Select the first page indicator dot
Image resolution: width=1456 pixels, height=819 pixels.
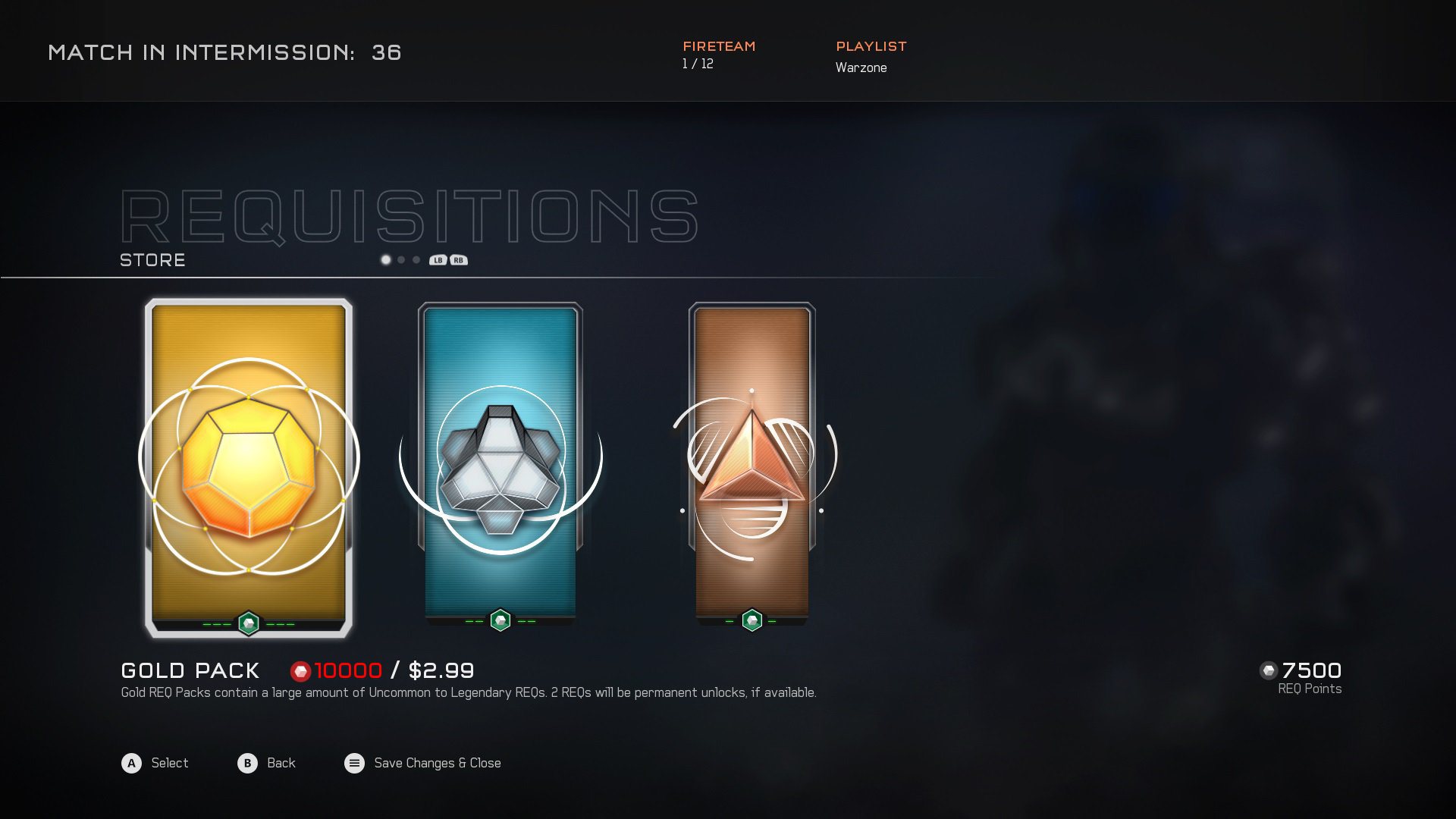coord(385,259)
